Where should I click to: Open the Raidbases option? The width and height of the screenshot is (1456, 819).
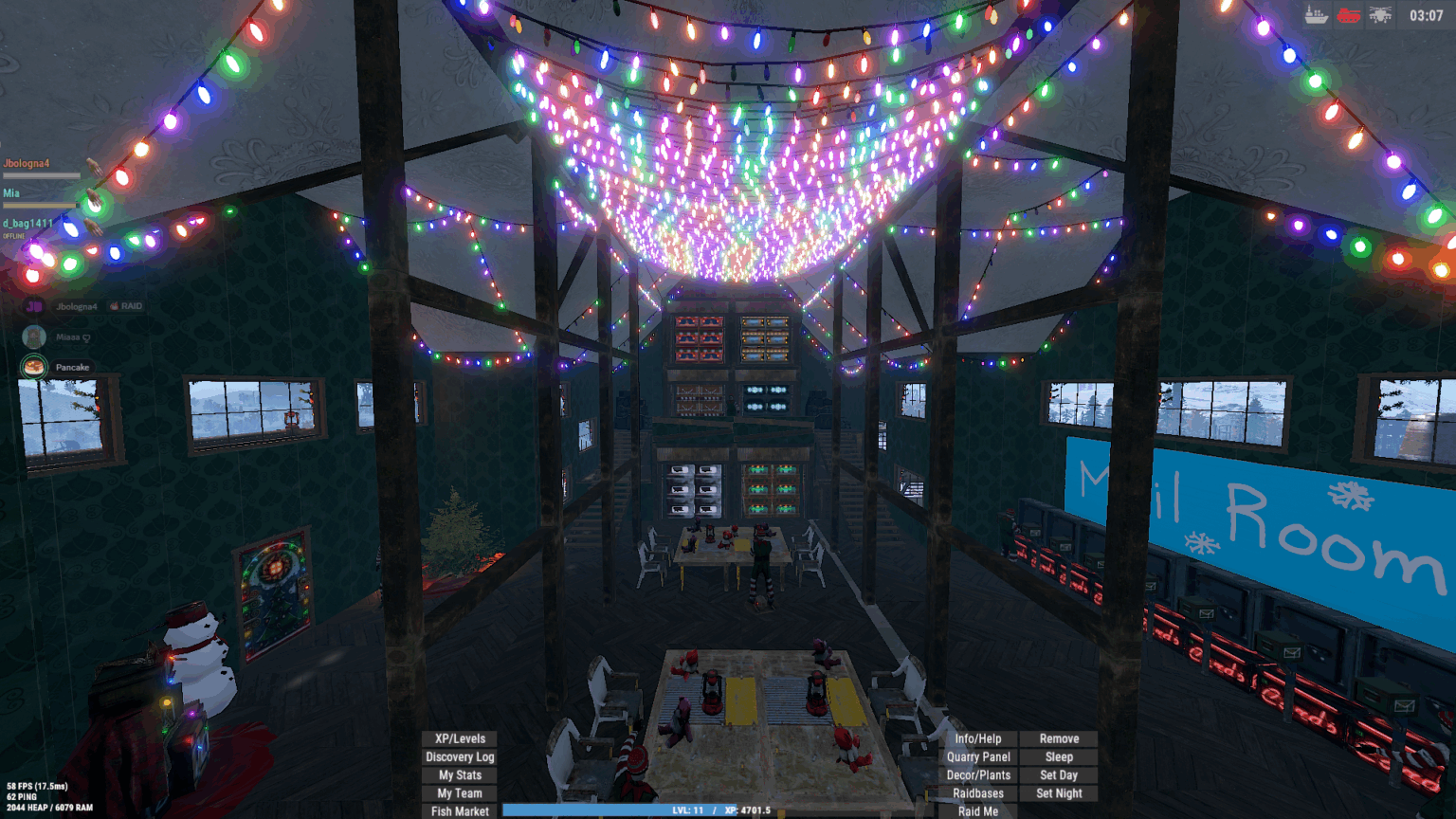coord(978,792)
